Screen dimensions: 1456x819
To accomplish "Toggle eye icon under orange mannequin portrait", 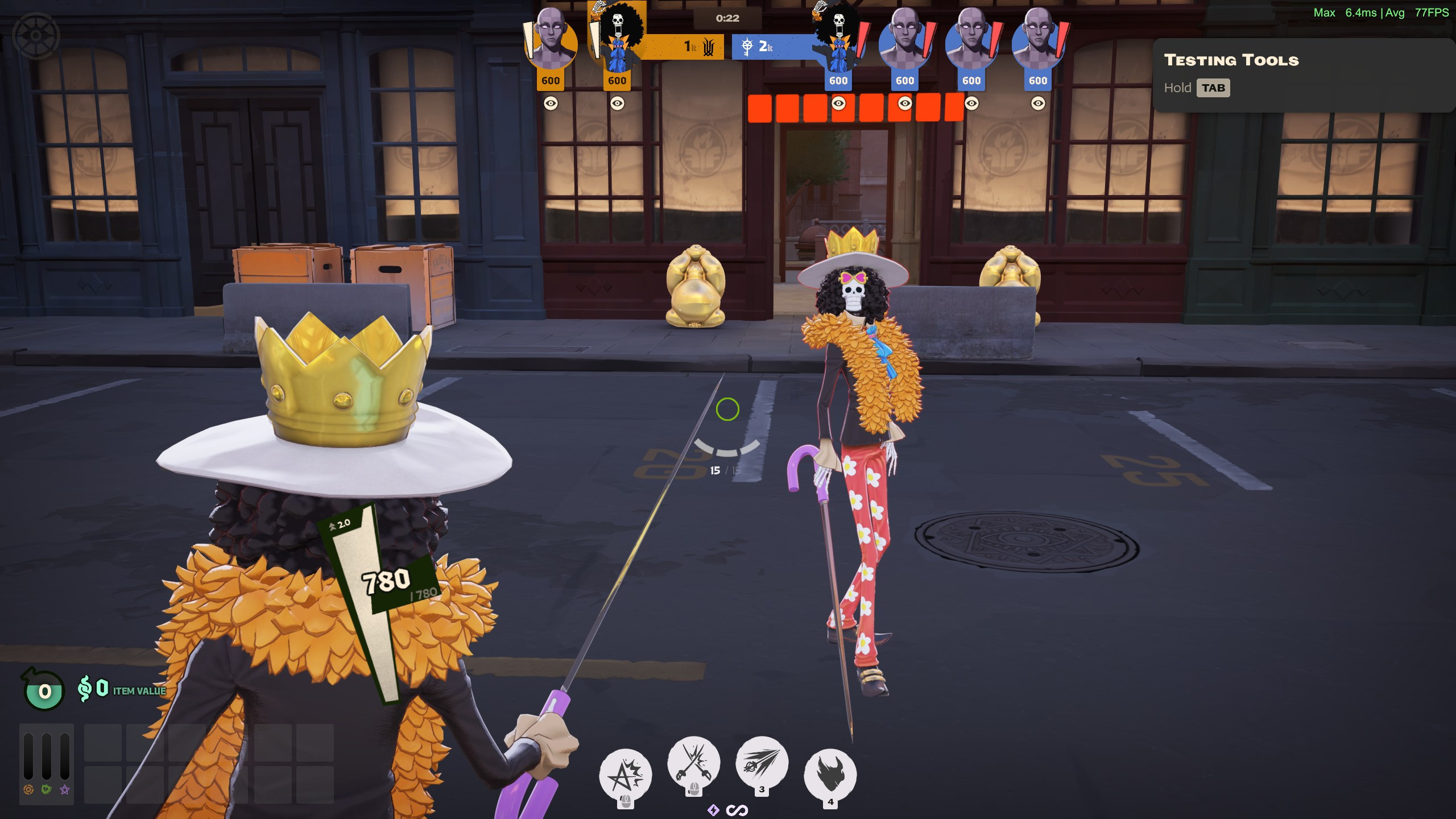I will tap(551, 103).
